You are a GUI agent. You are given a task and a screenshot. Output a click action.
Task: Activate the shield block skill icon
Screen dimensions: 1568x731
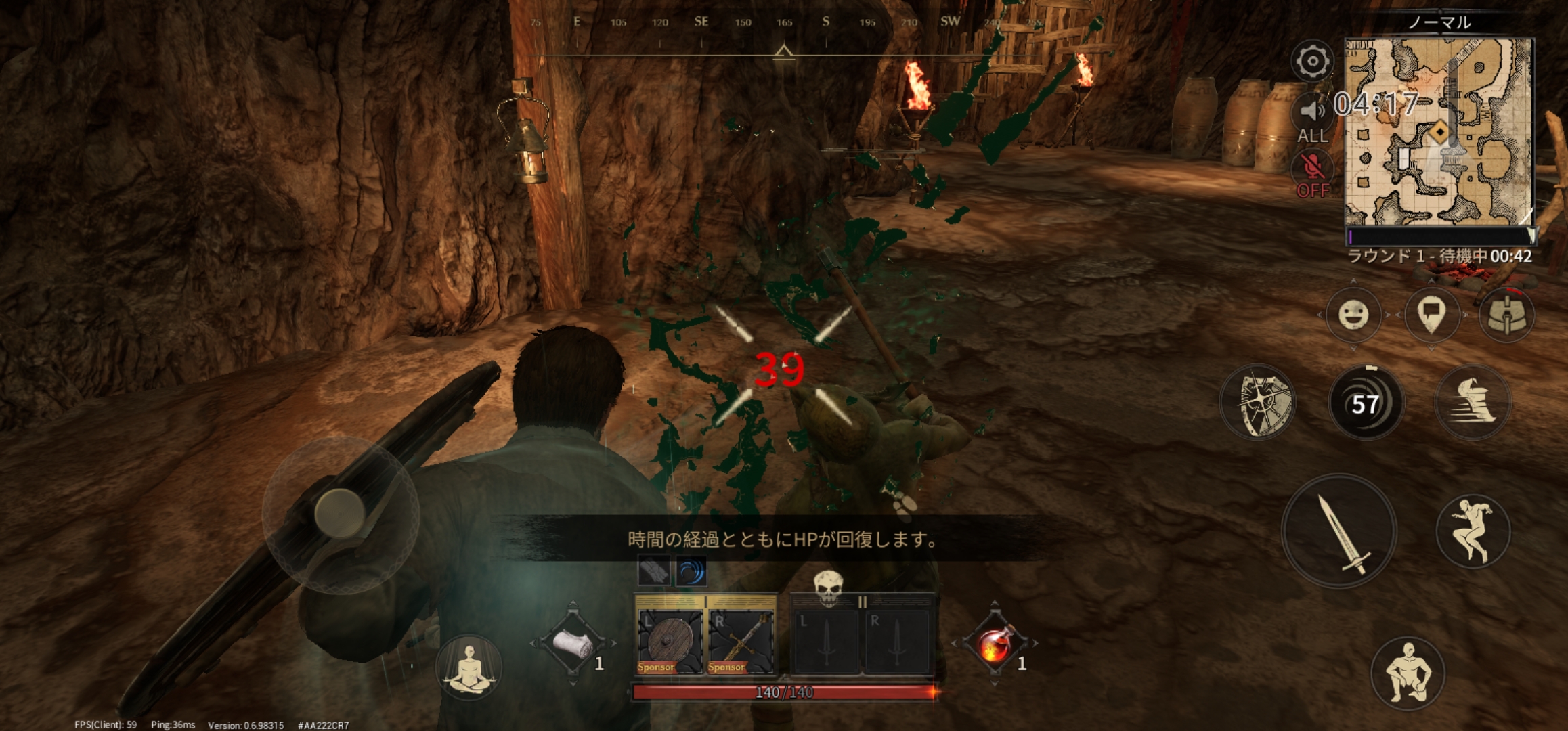[1257, 401]
